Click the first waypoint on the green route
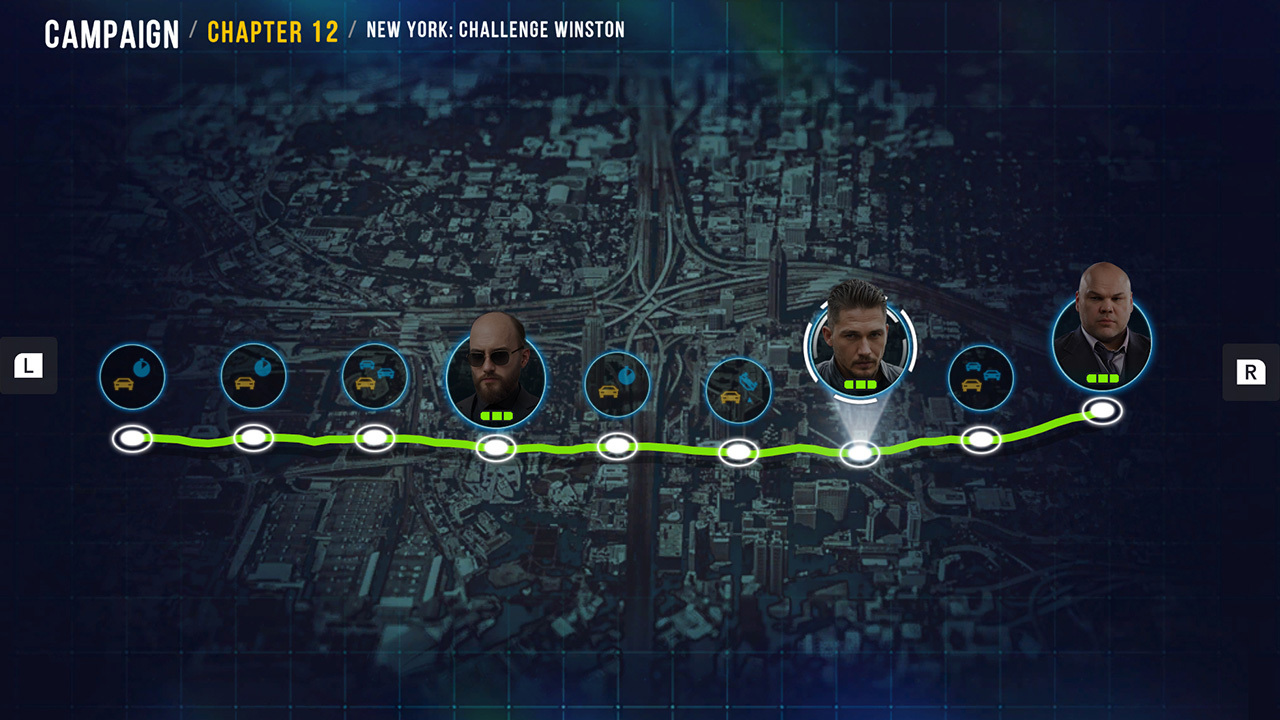 click(x=132, y=438)
